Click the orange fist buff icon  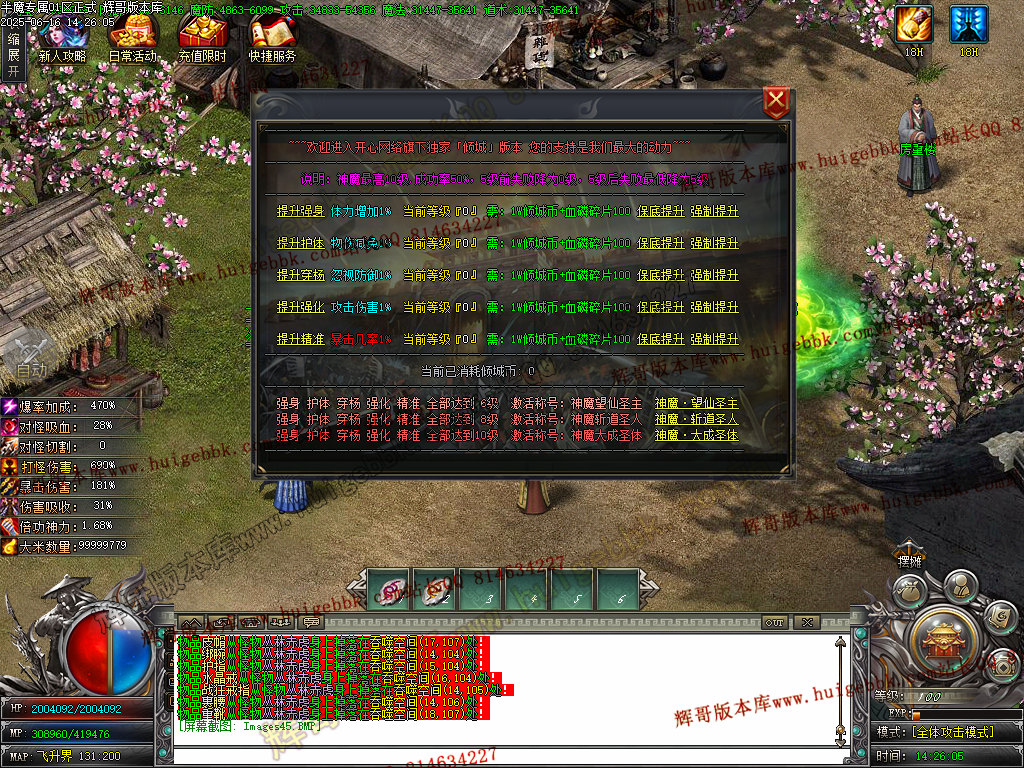click(x=913, y=25)
